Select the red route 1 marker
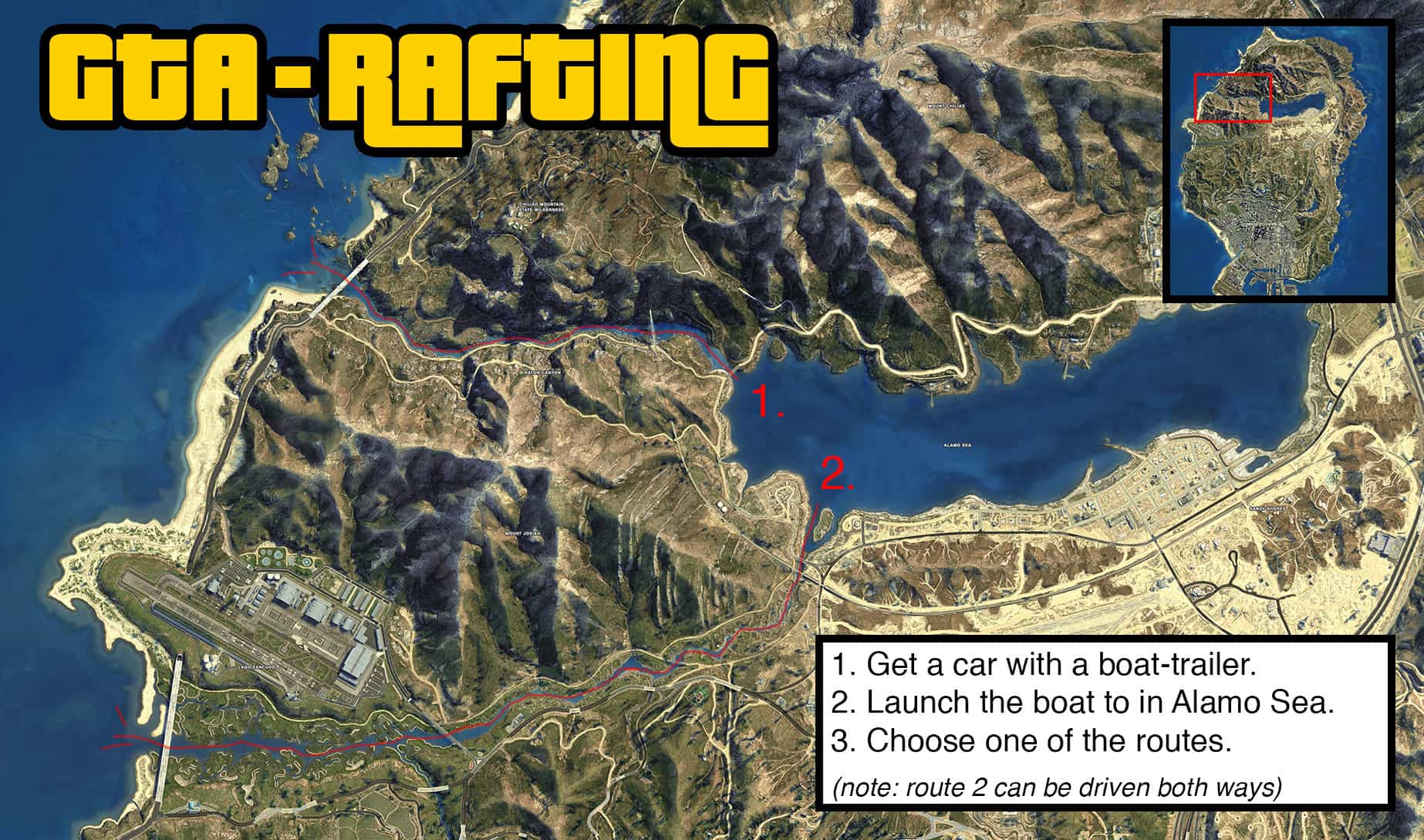This screenshot has width=1424, height=840. click(x=766, y=402)
